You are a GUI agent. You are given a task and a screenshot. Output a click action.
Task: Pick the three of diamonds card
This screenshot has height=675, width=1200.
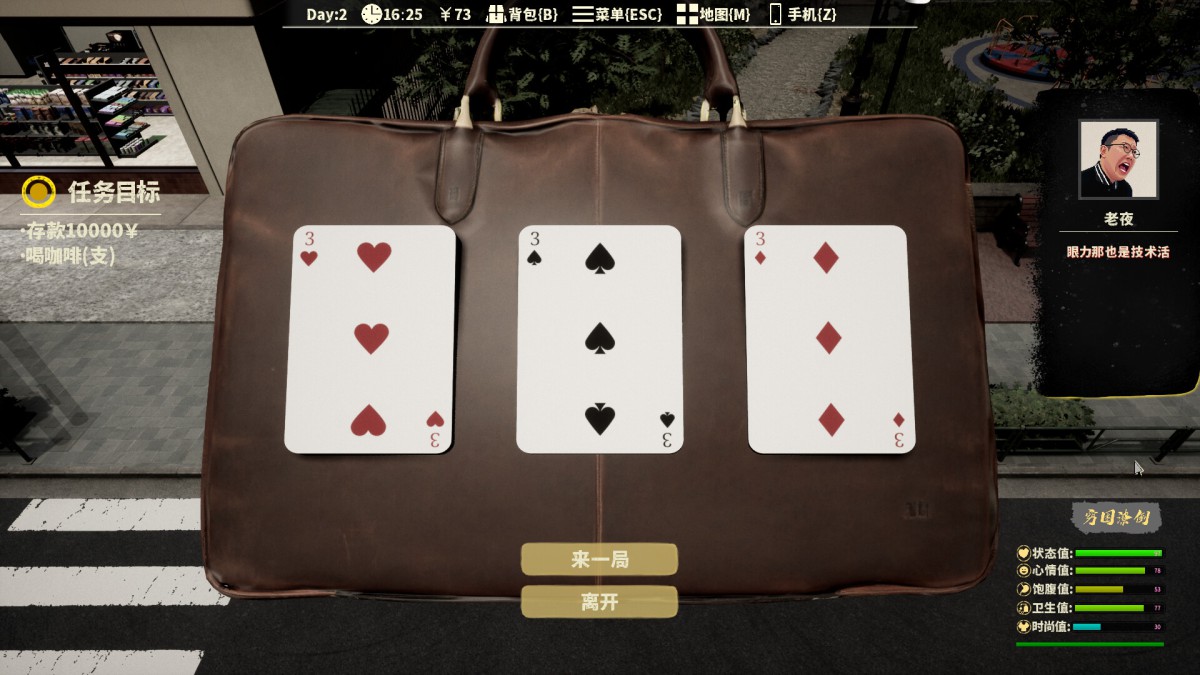(x=827, y=339)
